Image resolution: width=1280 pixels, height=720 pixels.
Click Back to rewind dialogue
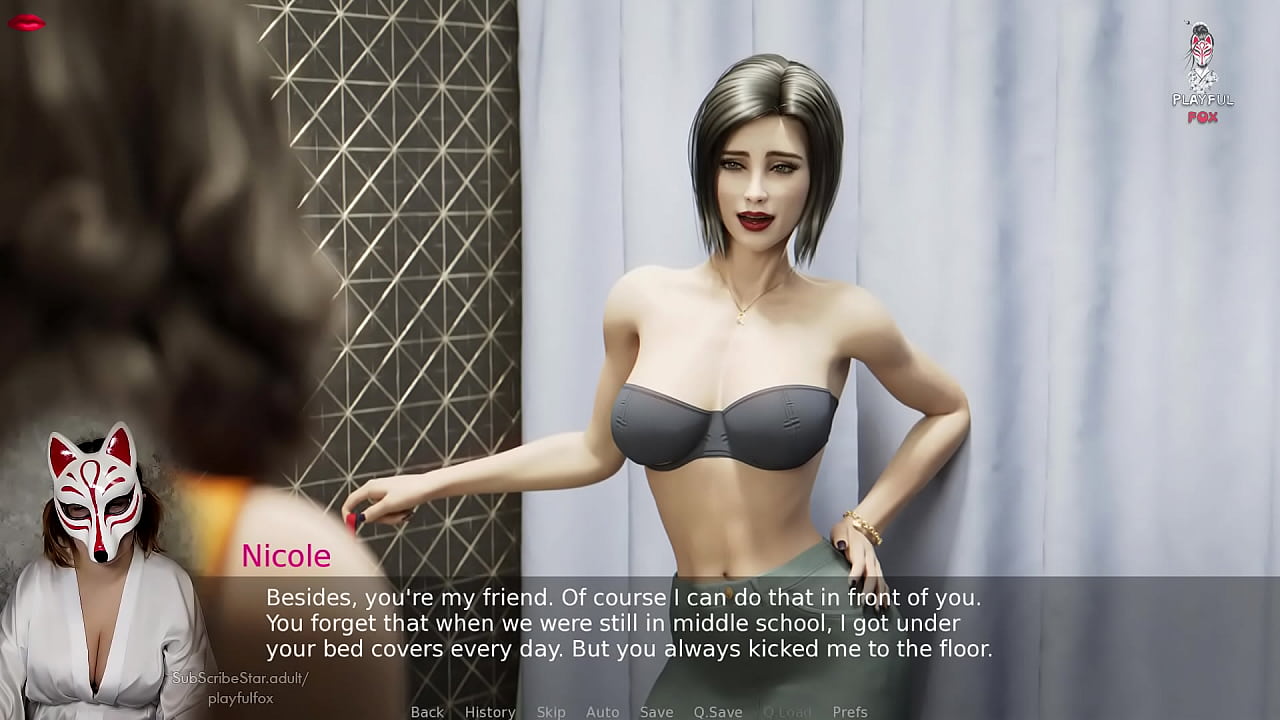427,712
